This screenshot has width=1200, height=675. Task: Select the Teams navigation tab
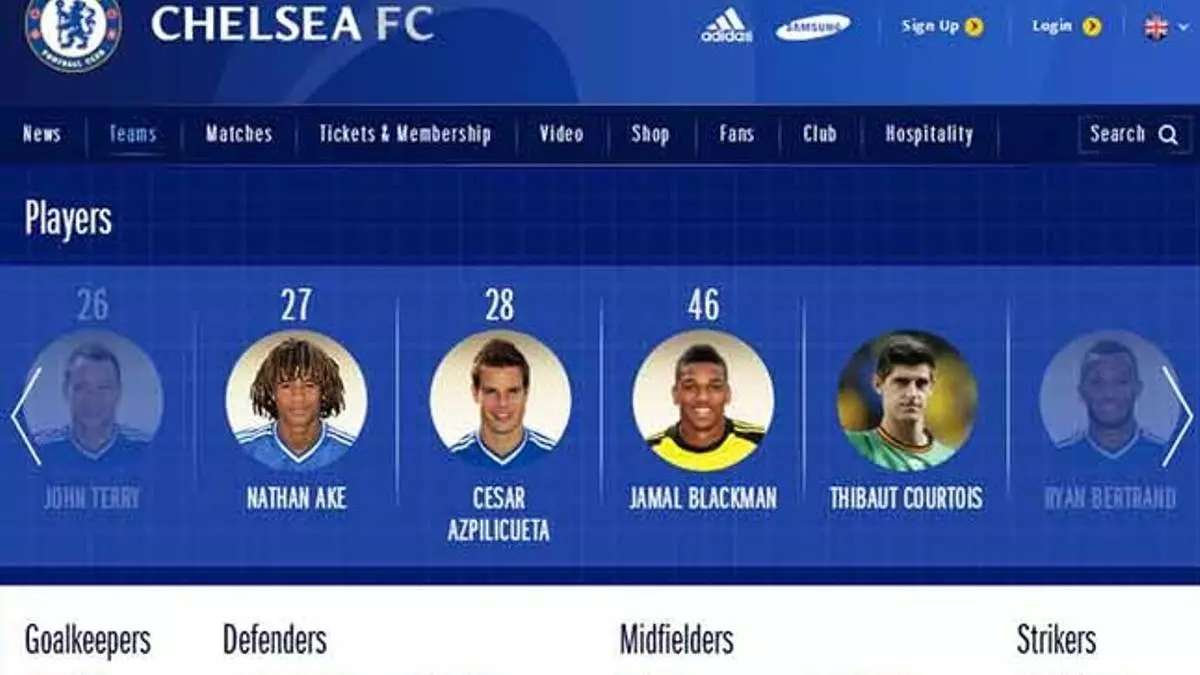tap(133, 134)
